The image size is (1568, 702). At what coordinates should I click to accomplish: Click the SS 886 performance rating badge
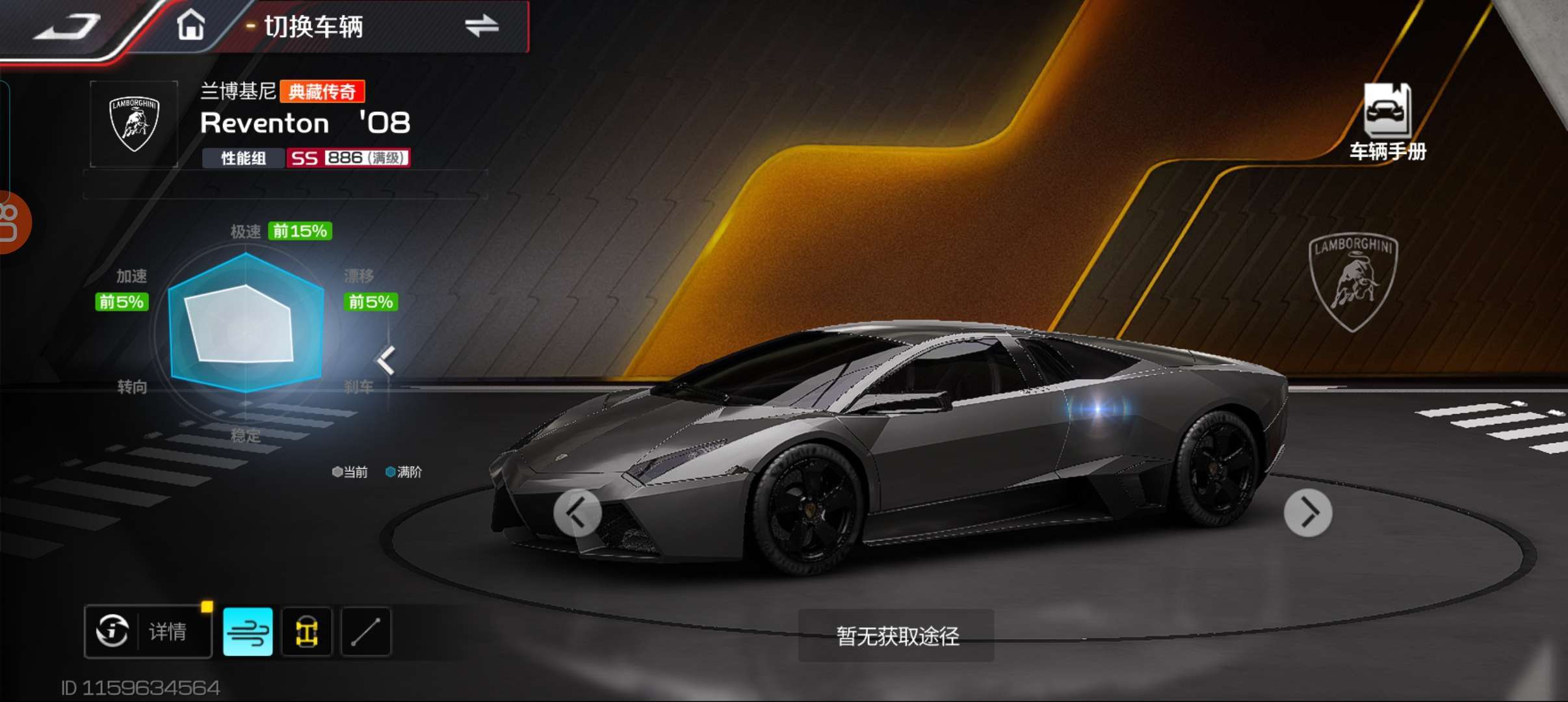348,158
